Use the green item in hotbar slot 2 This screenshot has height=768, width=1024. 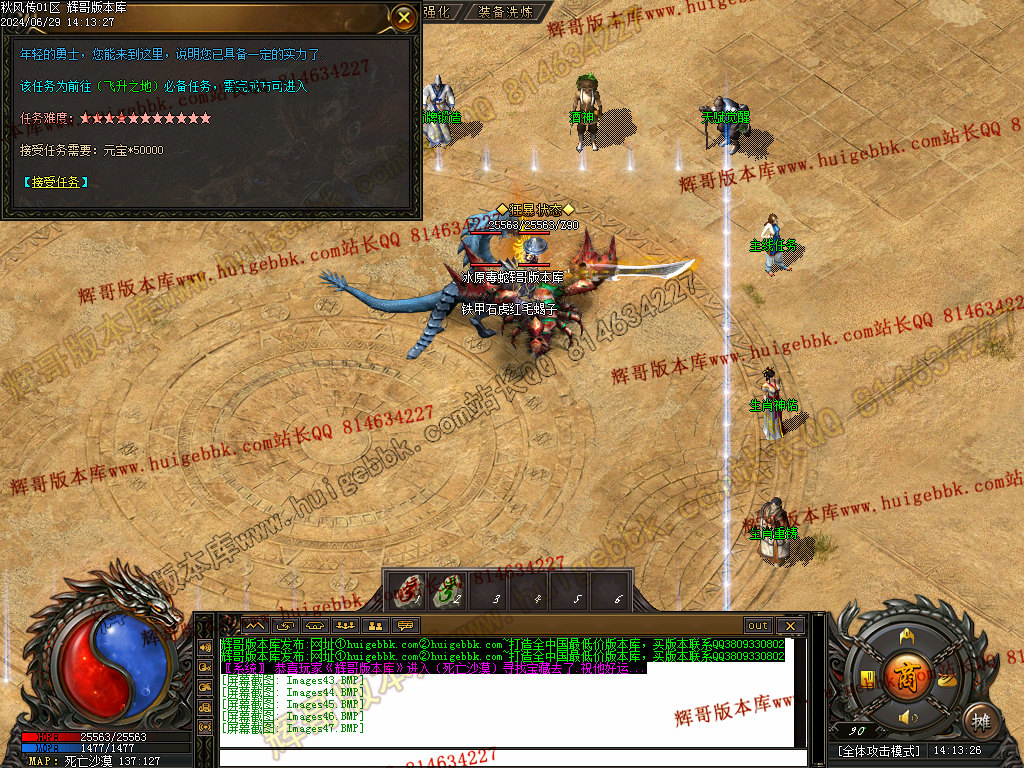pyautogui.click(x=449, y=591)
